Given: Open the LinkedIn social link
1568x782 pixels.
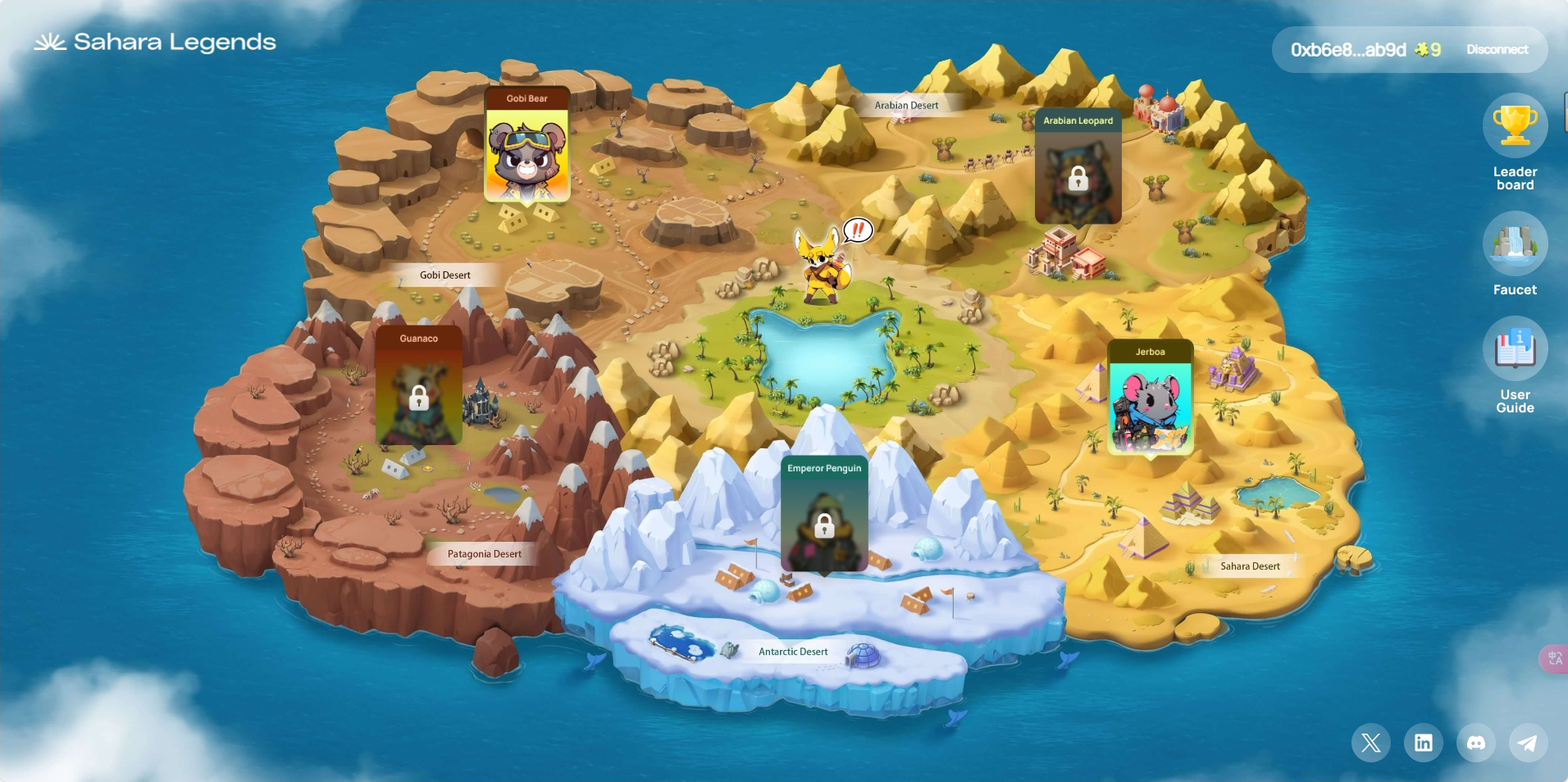Looking at the screenshot, I should 1423,743.
